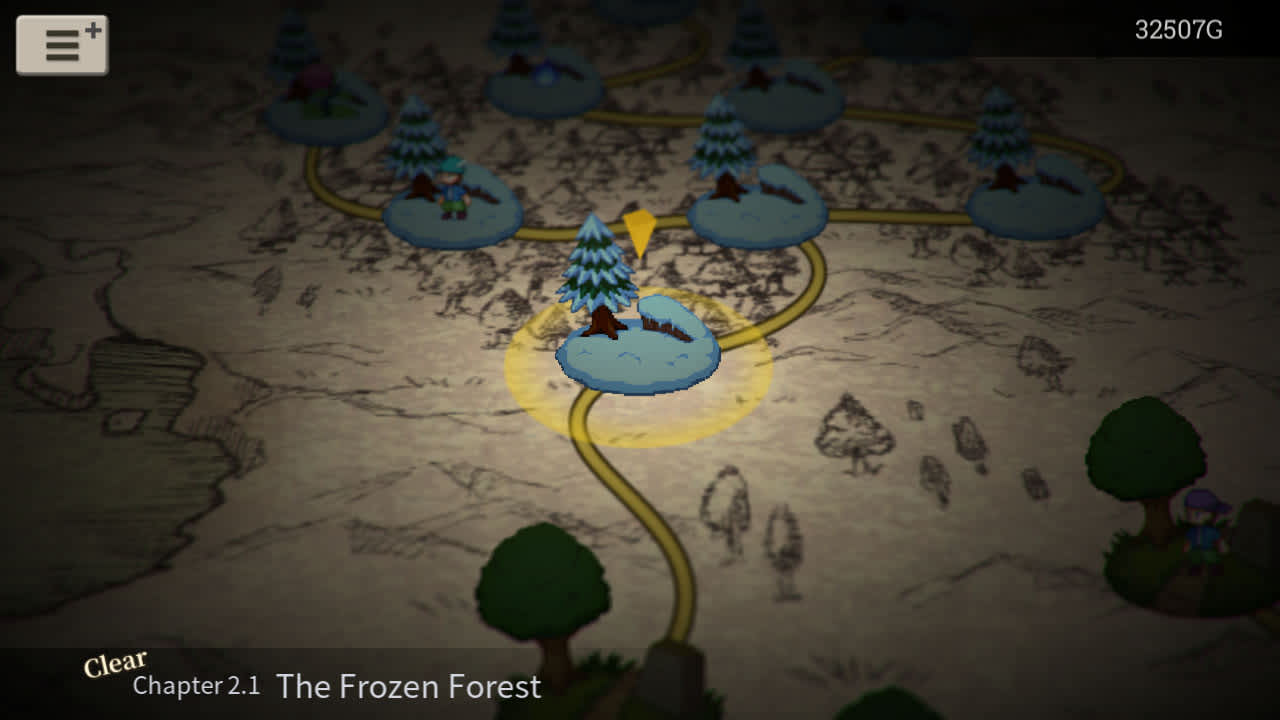Select the node with the pink flower bush
The height and width of the screenshot is (720, 1280).
[320, 98]
